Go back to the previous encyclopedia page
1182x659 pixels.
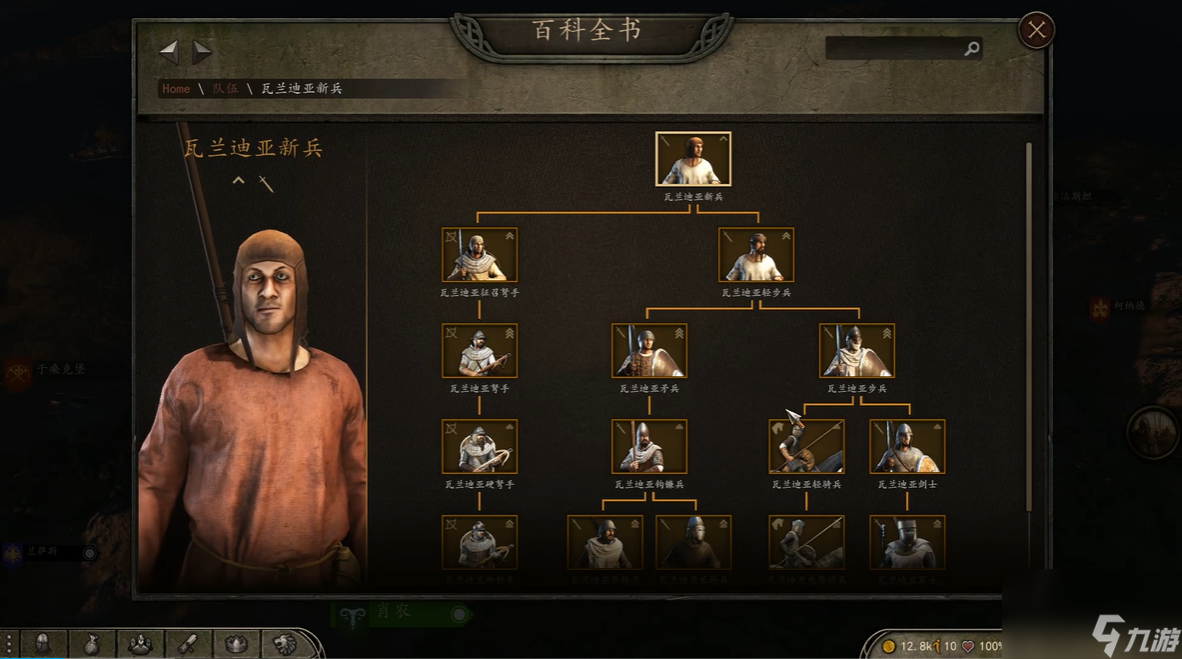[169, 50]
